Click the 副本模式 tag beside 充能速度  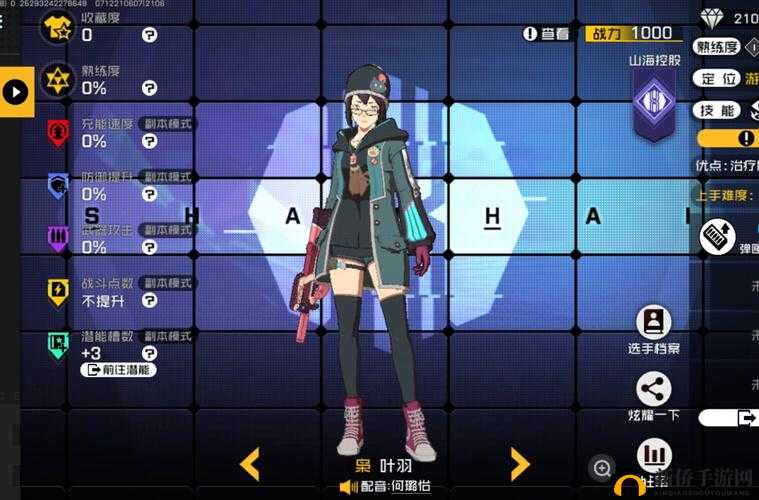click(x=164, y=124)
